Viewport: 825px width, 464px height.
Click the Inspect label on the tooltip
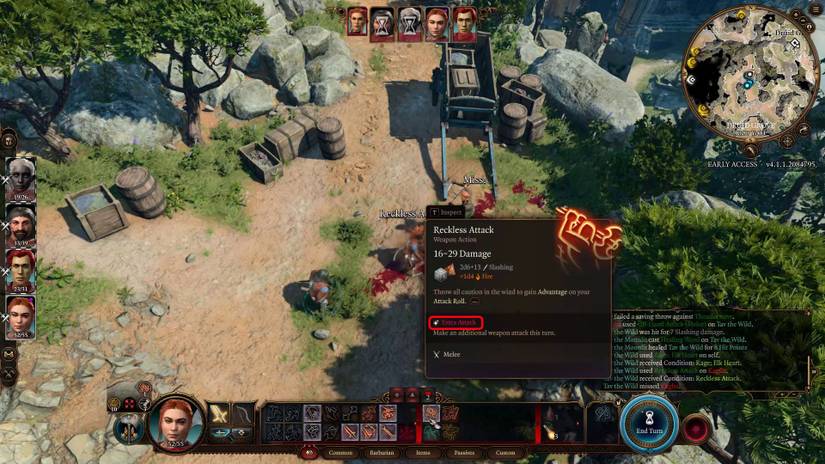[446, 212]
